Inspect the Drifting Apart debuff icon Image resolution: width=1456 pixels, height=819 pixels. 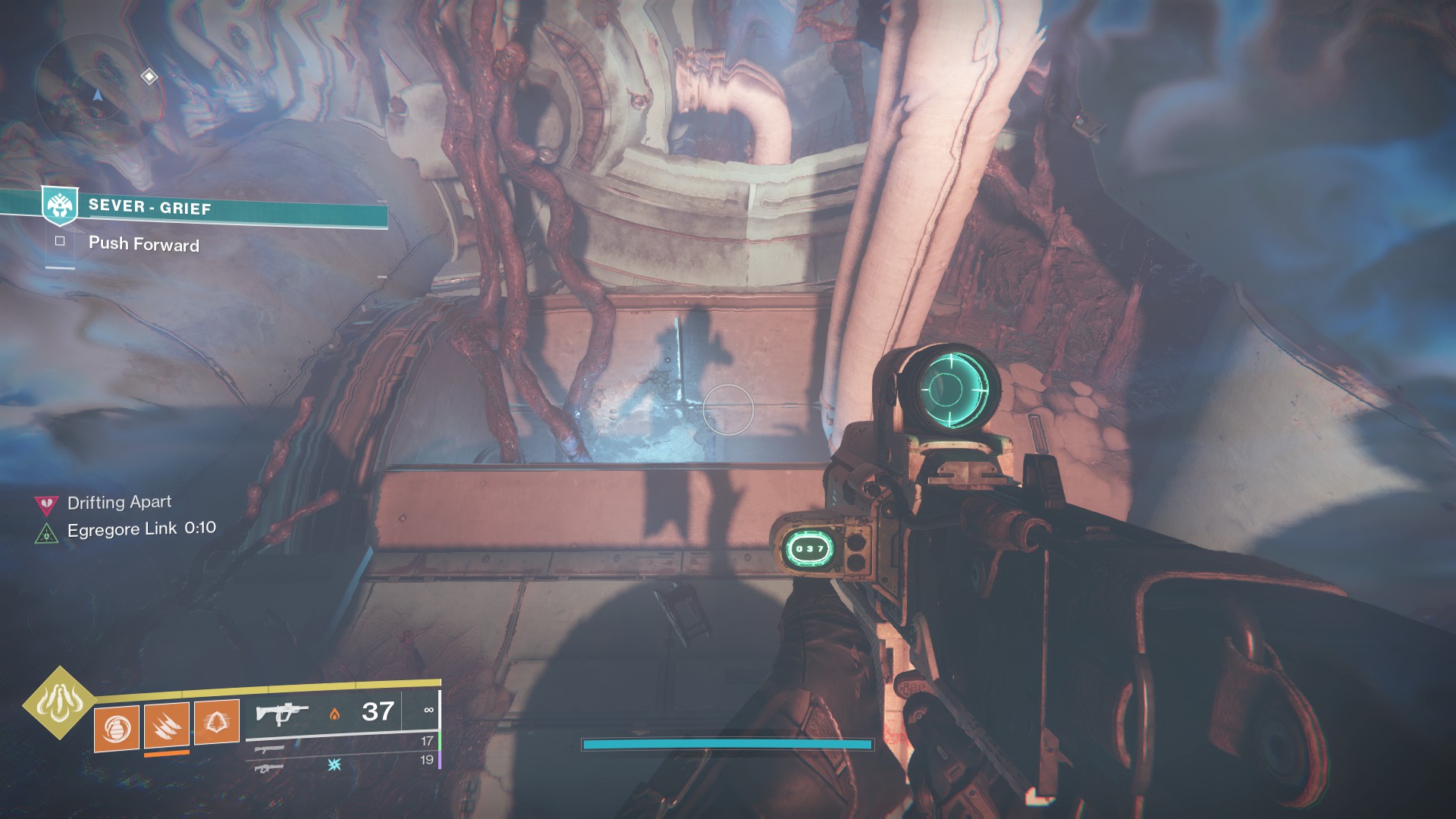(47, 504)
